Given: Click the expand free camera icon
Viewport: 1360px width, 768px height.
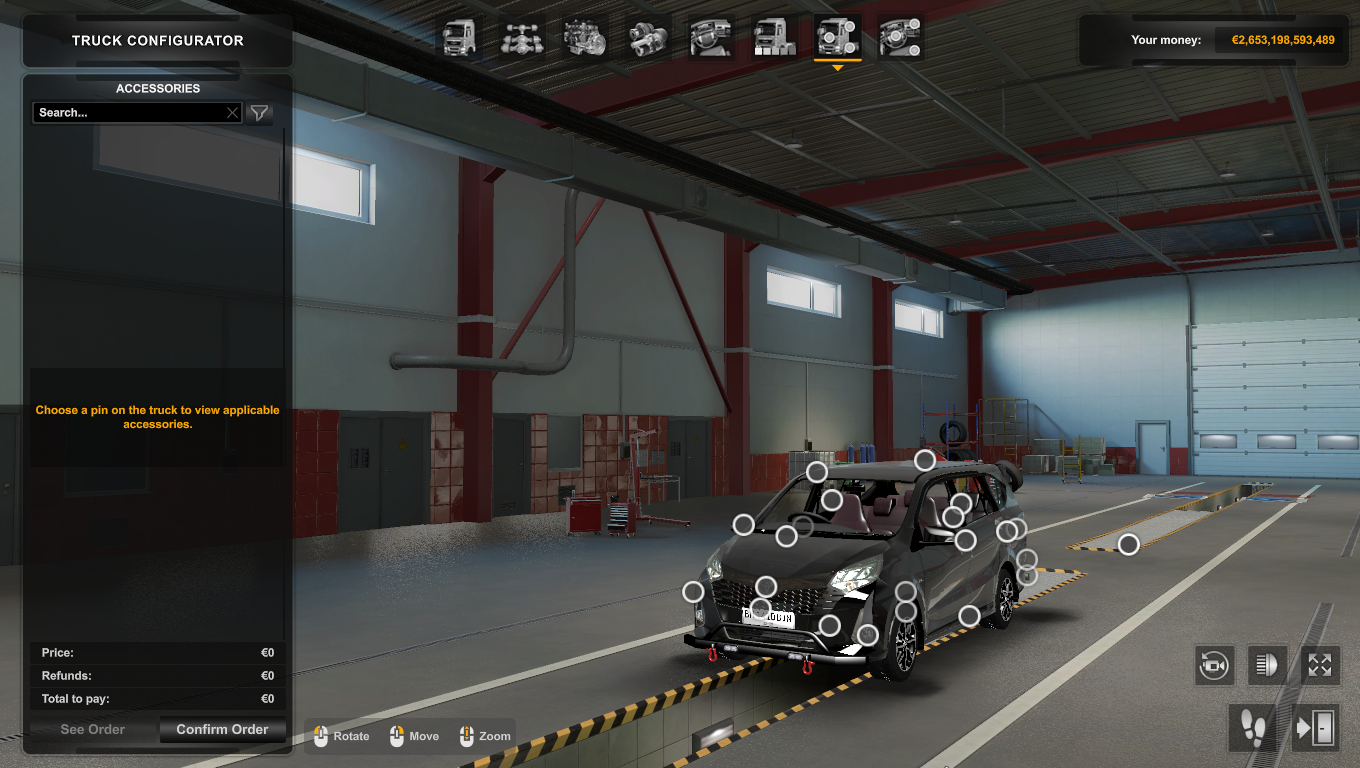Looking at the screenshot, I should pyautogui.click(x=1320, y=665).
